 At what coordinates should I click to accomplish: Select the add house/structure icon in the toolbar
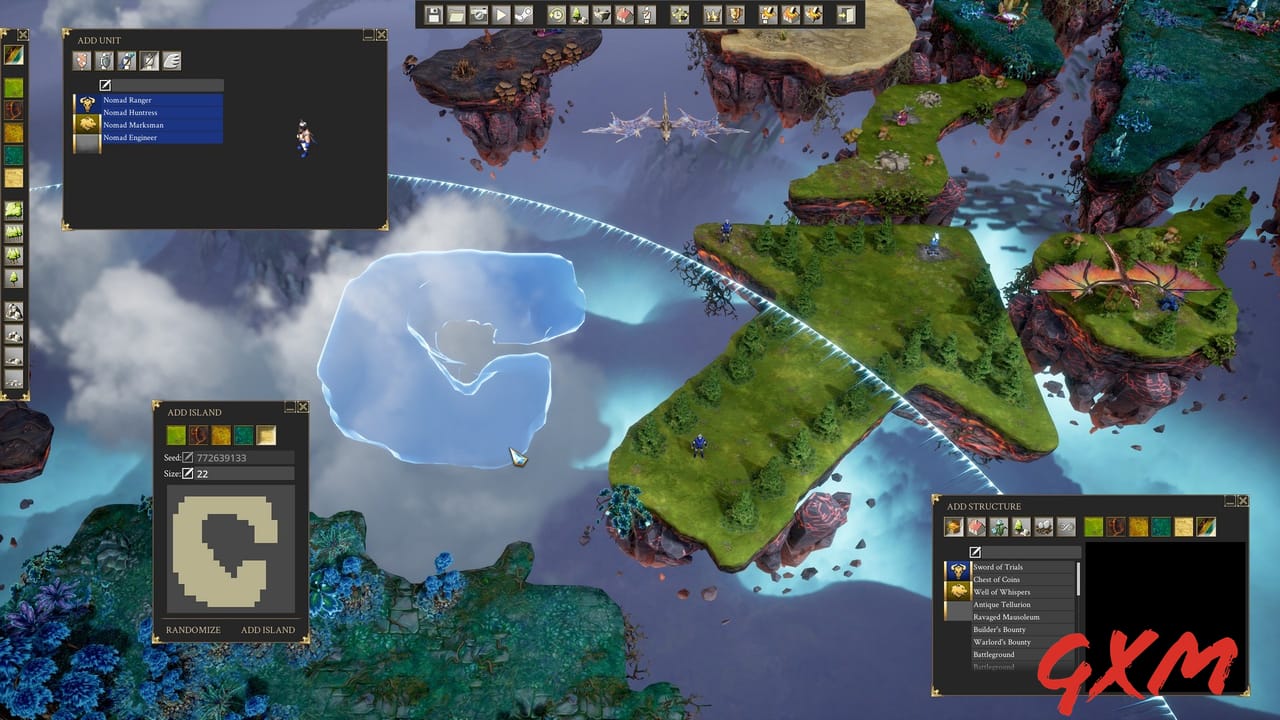[x=621, y=15]
